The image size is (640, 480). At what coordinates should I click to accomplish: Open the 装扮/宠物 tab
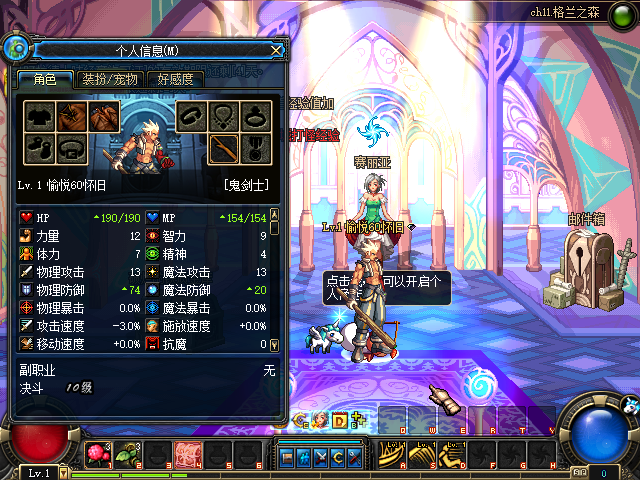(x=110, y=79)
